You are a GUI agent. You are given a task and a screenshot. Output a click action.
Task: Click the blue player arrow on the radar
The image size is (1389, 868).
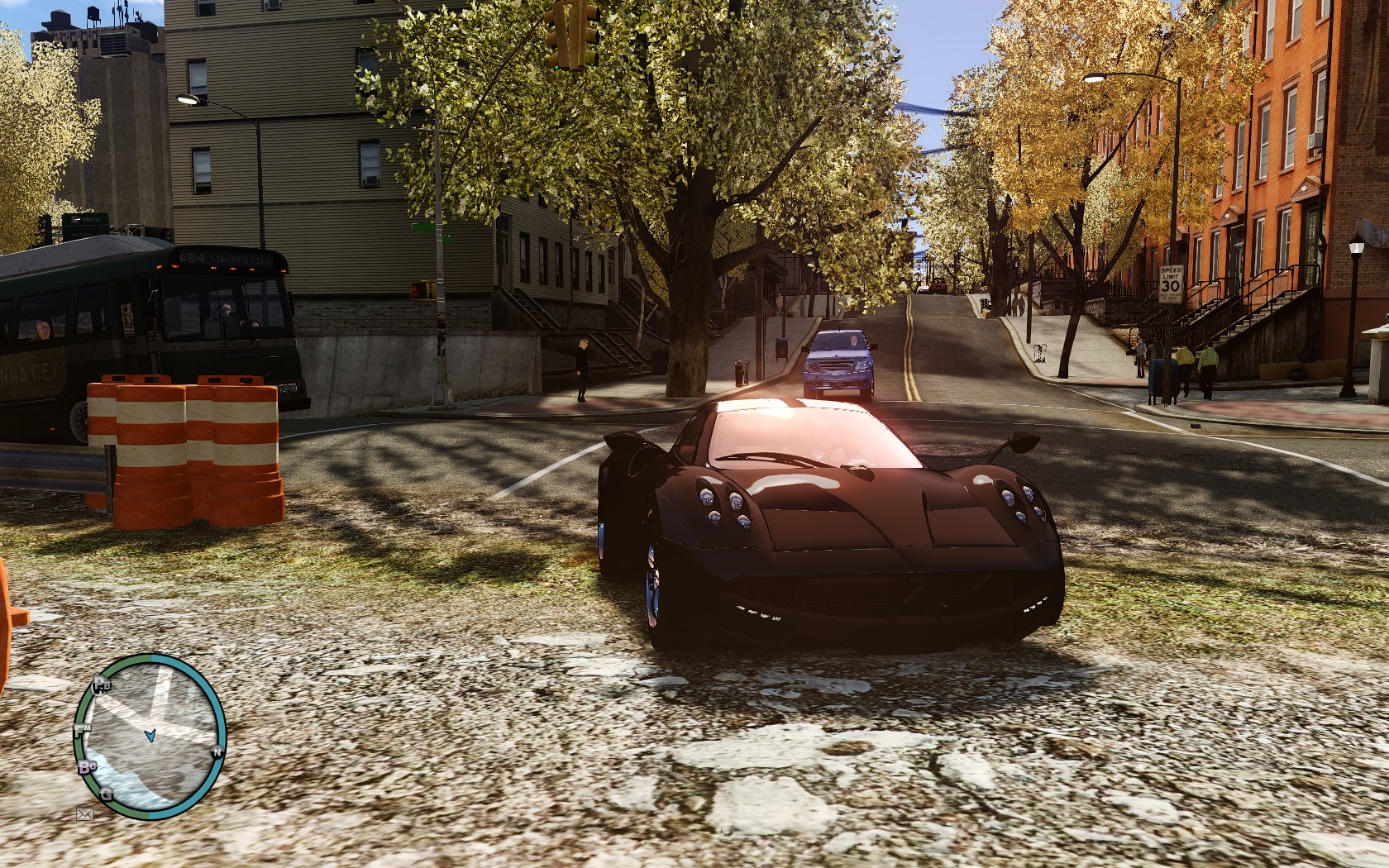click(150, 734)
